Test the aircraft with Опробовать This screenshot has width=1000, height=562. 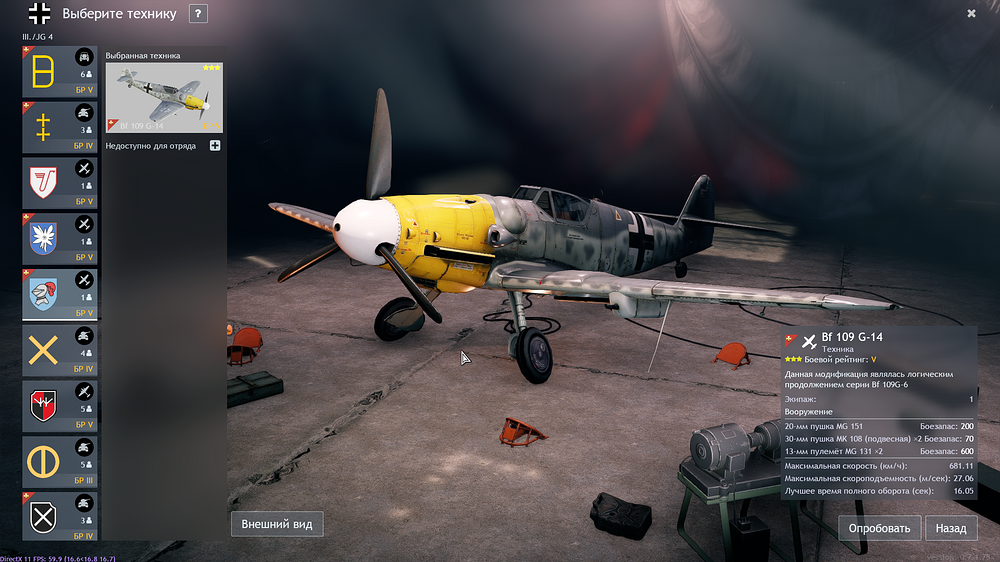click(879, 528)
